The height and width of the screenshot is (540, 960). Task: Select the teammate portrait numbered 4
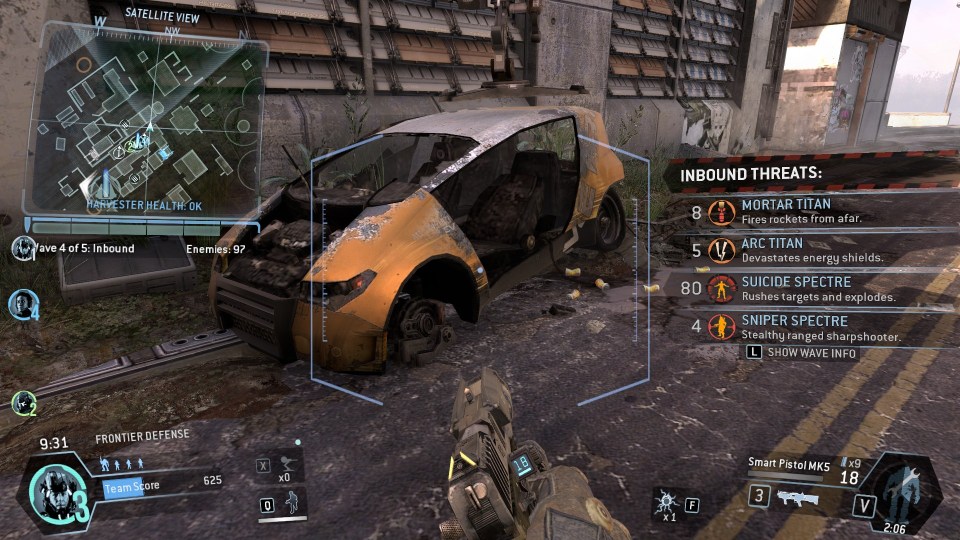pyautogui.click(x=22, y=304)
